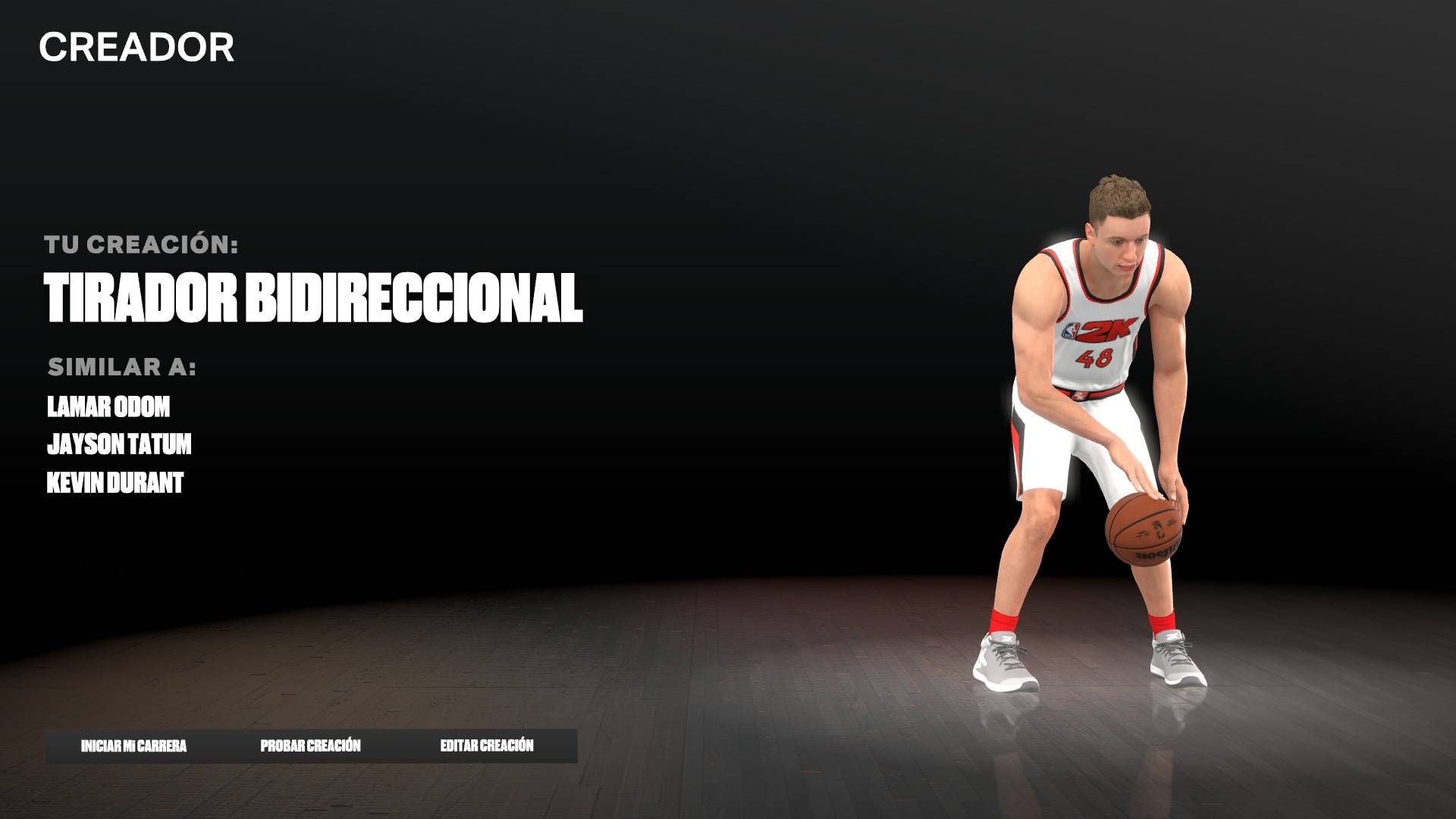Select Iniciar Mi Carrera button
1456x819 pixels.
(x=133, y=746)
